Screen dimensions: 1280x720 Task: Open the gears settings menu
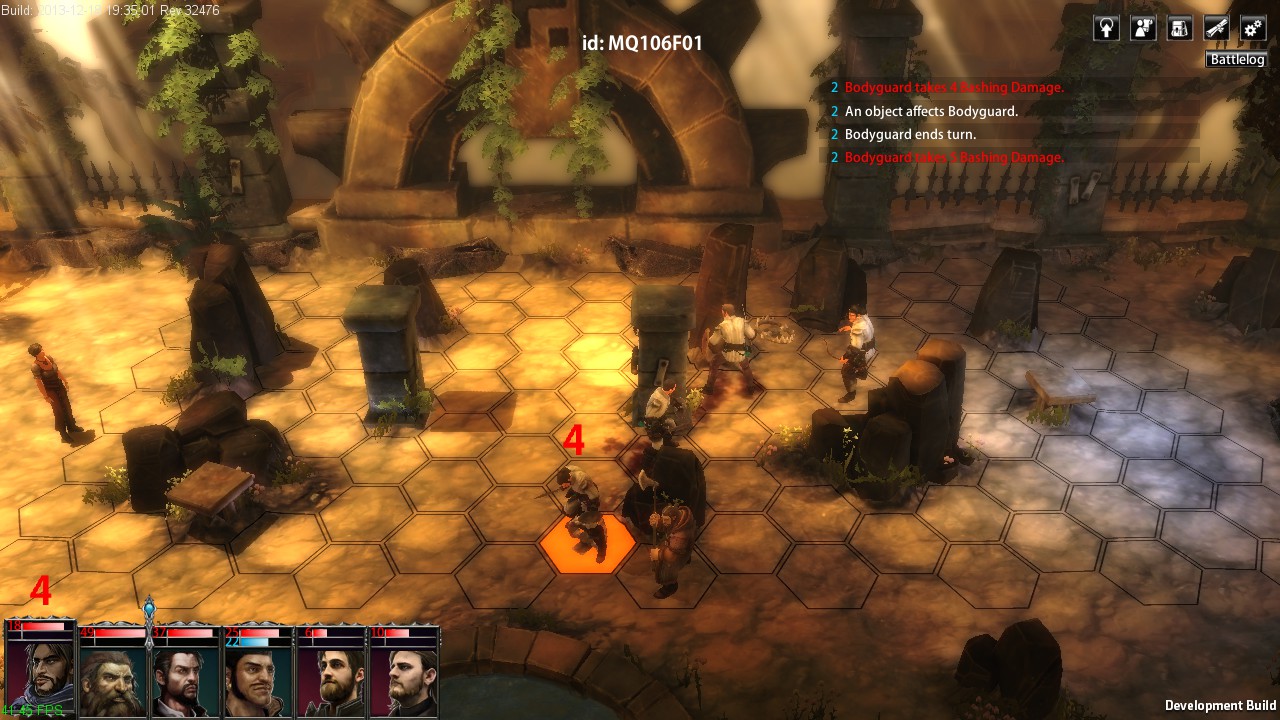[1253, 28]
